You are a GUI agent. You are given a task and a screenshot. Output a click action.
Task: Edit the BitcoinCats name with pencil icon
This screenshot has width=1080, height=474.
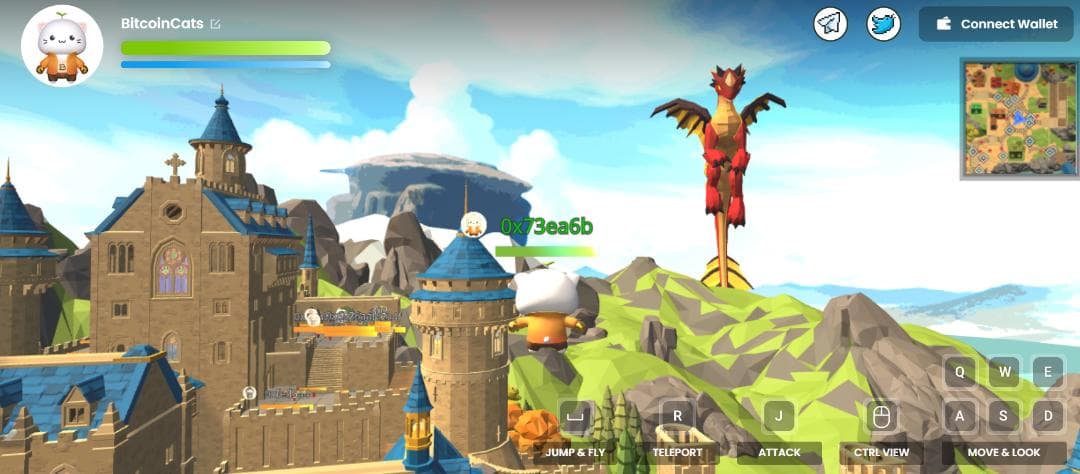tap(215, 23)
